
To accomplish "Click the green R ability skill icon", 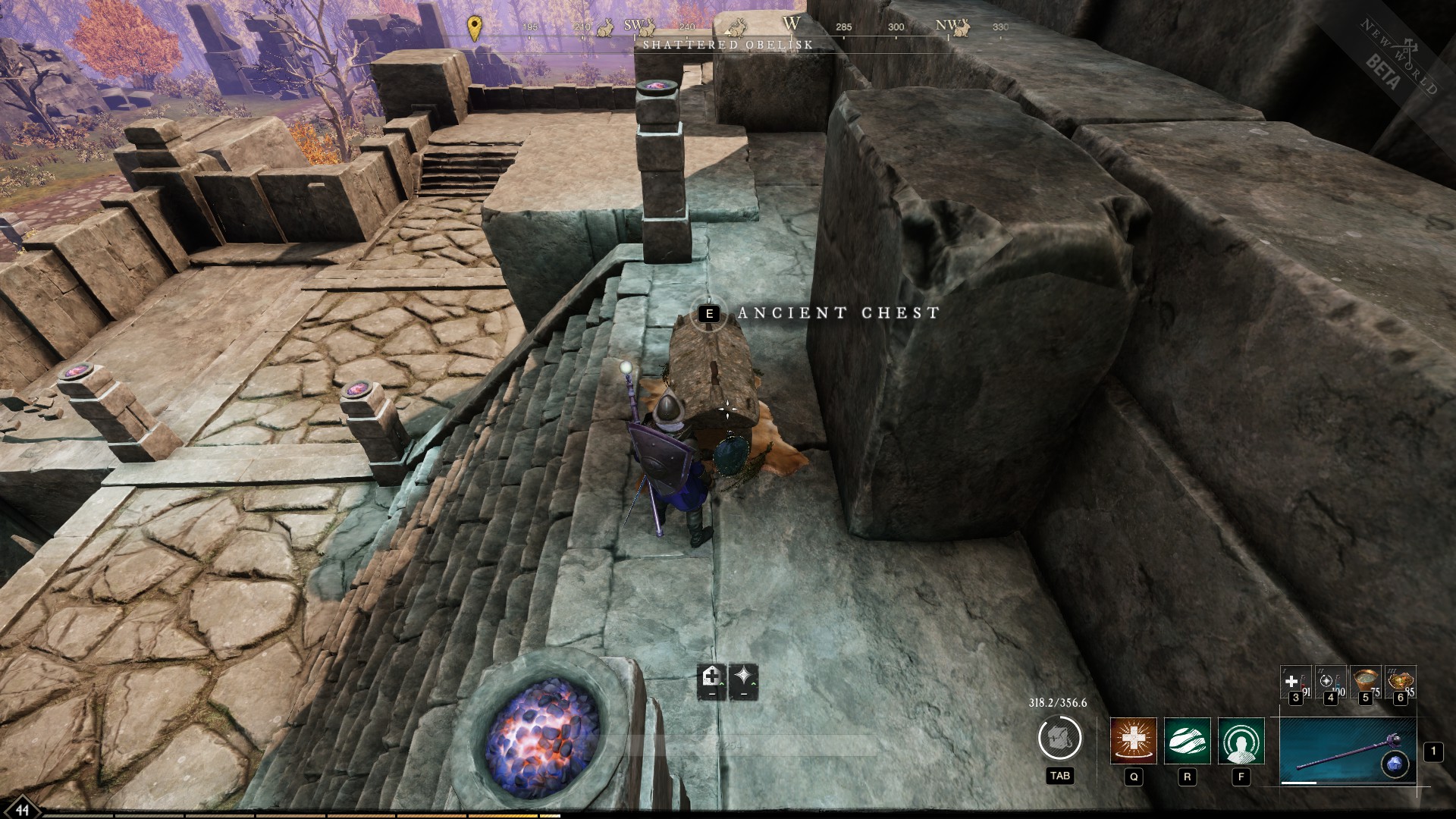I will (1186, 740).
